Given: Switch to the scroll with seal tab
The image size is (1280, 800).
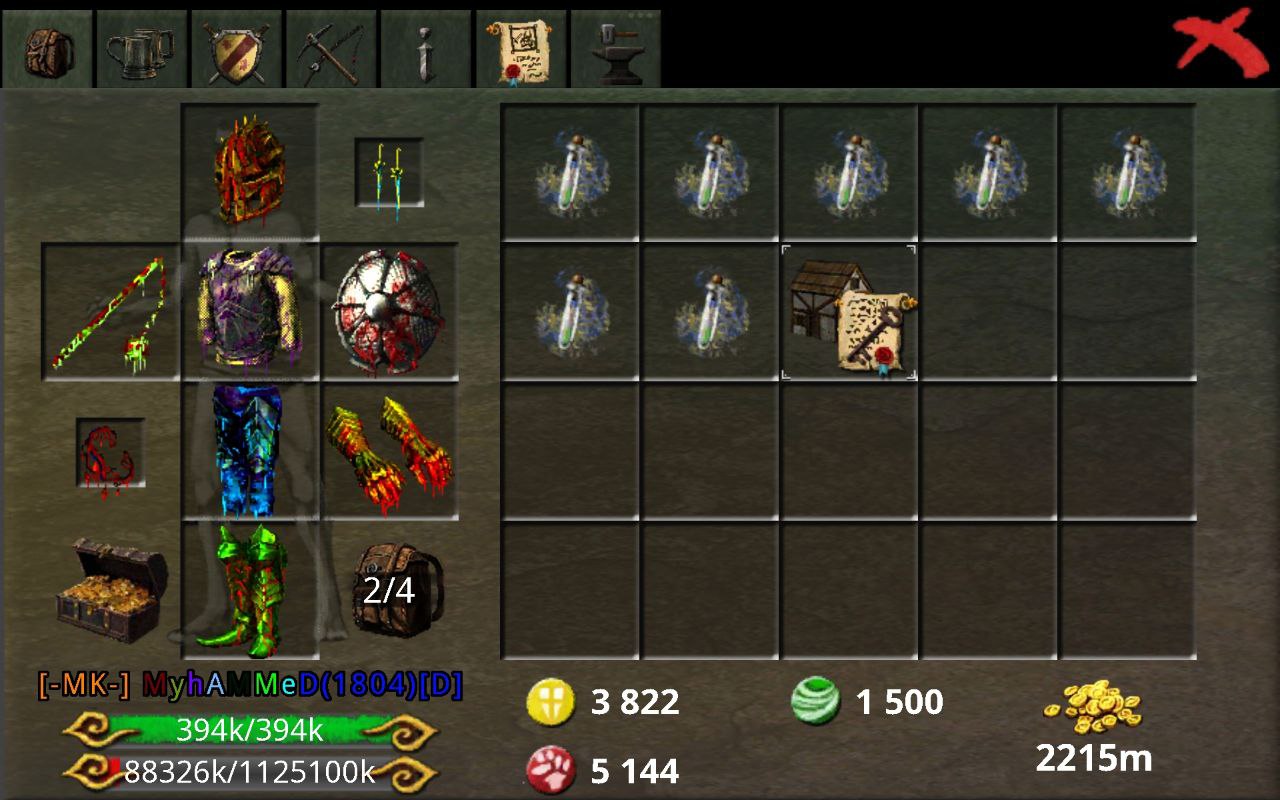Looking at the screenshot, I should pos(521,49).
